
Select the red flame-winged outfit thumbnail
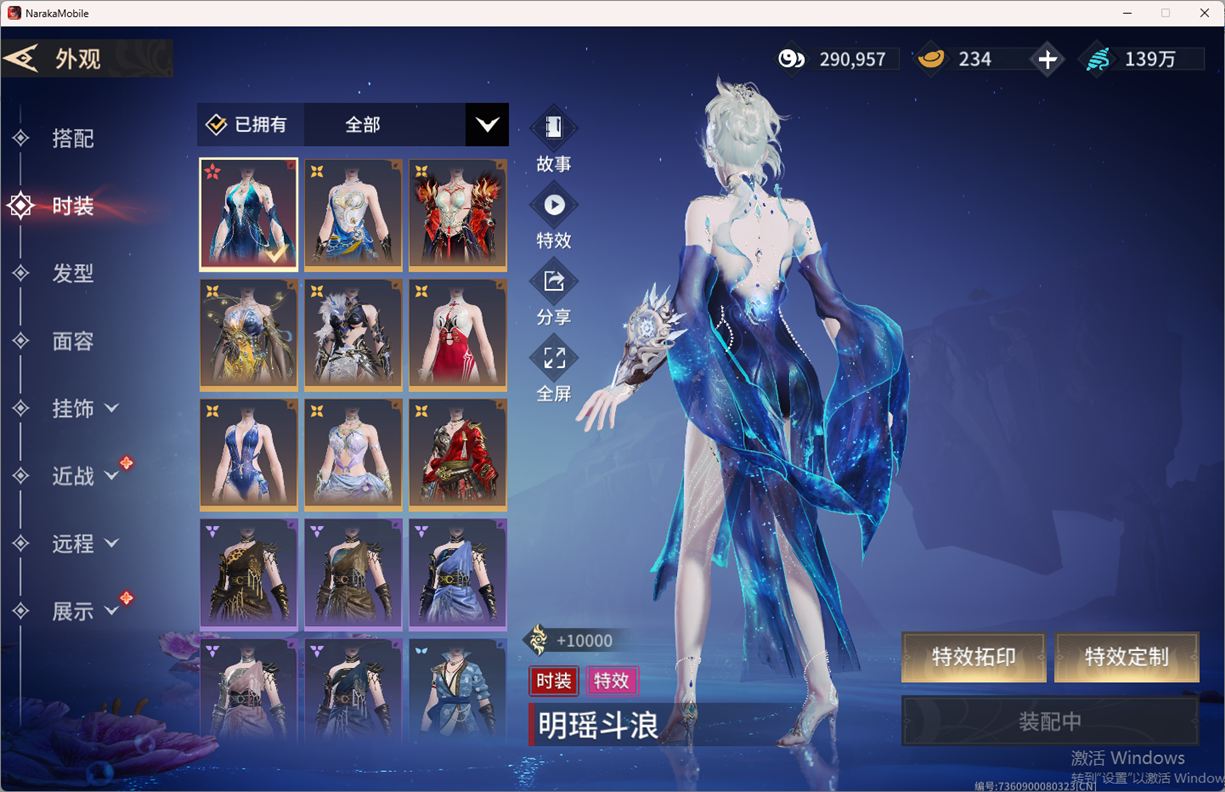click(x=457, y=214)
